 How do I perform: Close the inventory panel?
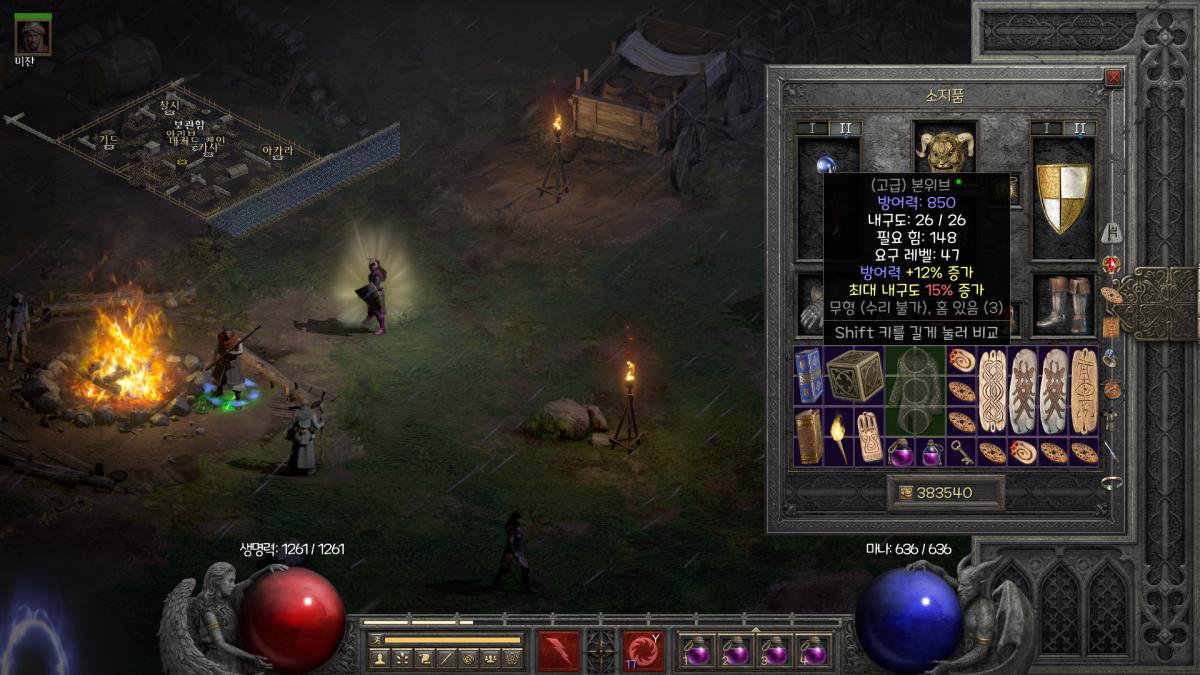[1113, 78]
